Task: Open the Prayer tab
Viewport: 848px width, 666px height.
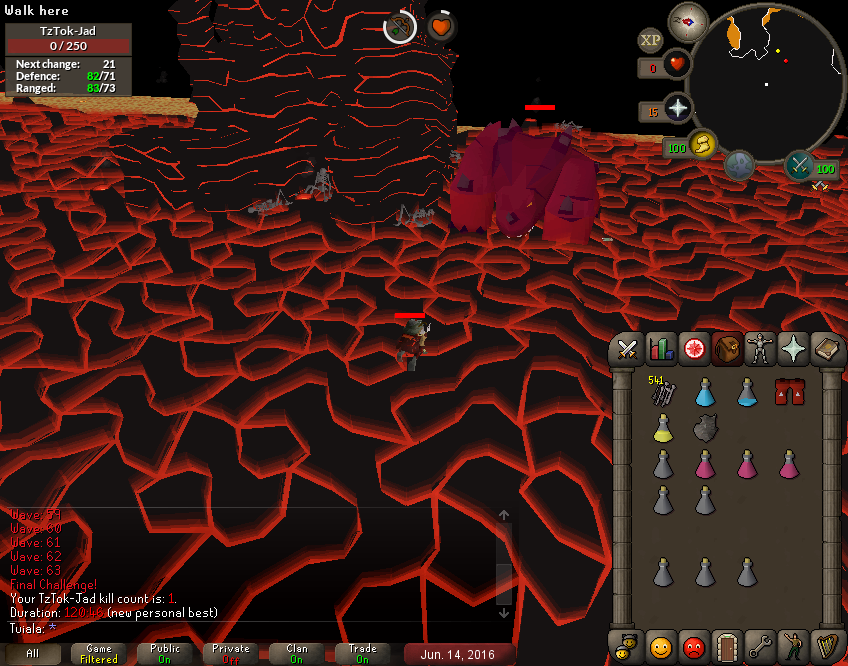Action: tap(795, 349)
